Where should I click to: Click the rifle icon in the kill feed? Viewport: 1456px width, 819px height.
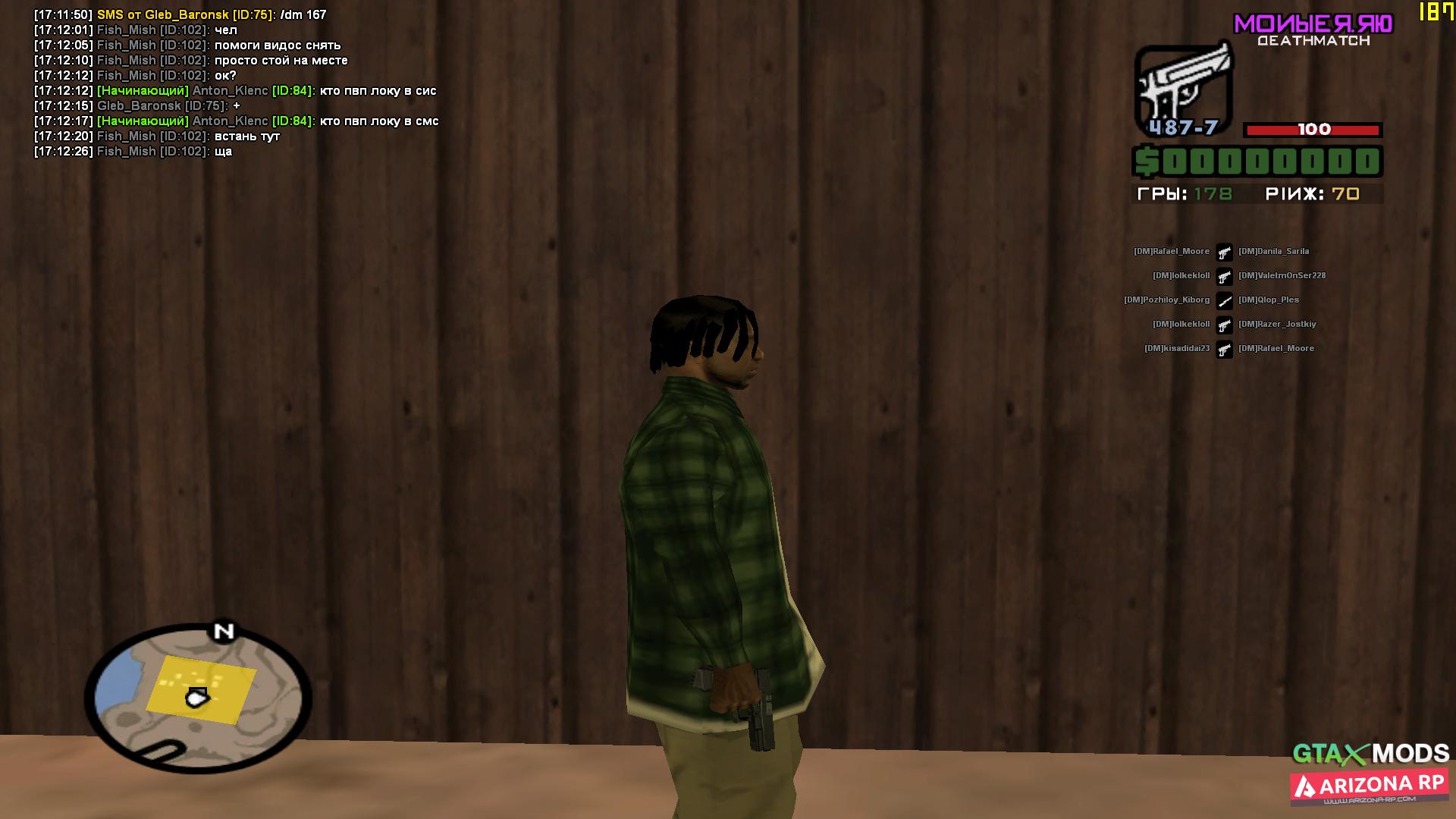(1224, 301)
